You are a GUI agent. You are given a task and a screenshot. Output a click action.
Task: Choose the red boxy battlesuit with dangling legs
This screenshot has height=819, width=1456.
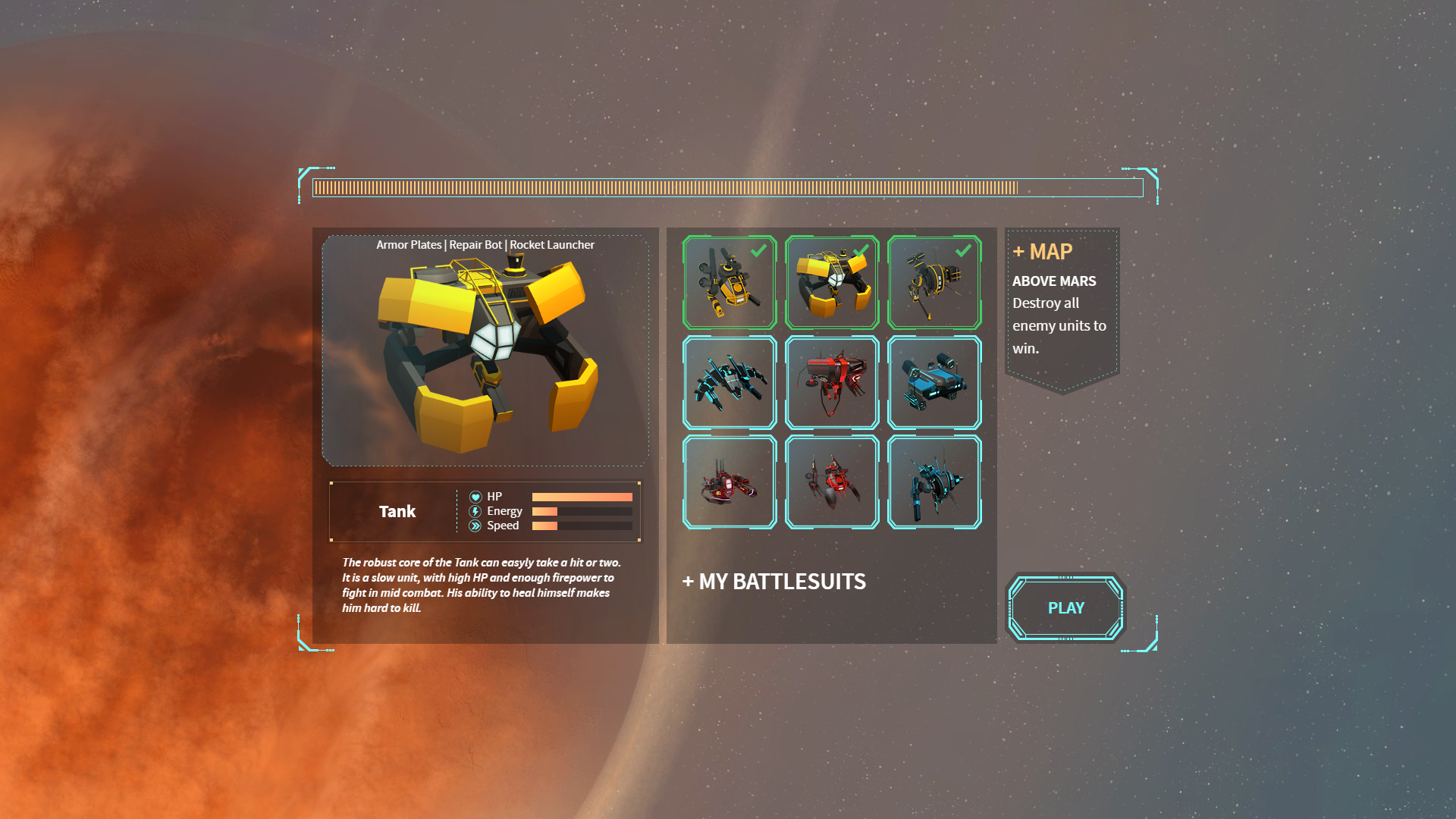[x=832, y=382]
